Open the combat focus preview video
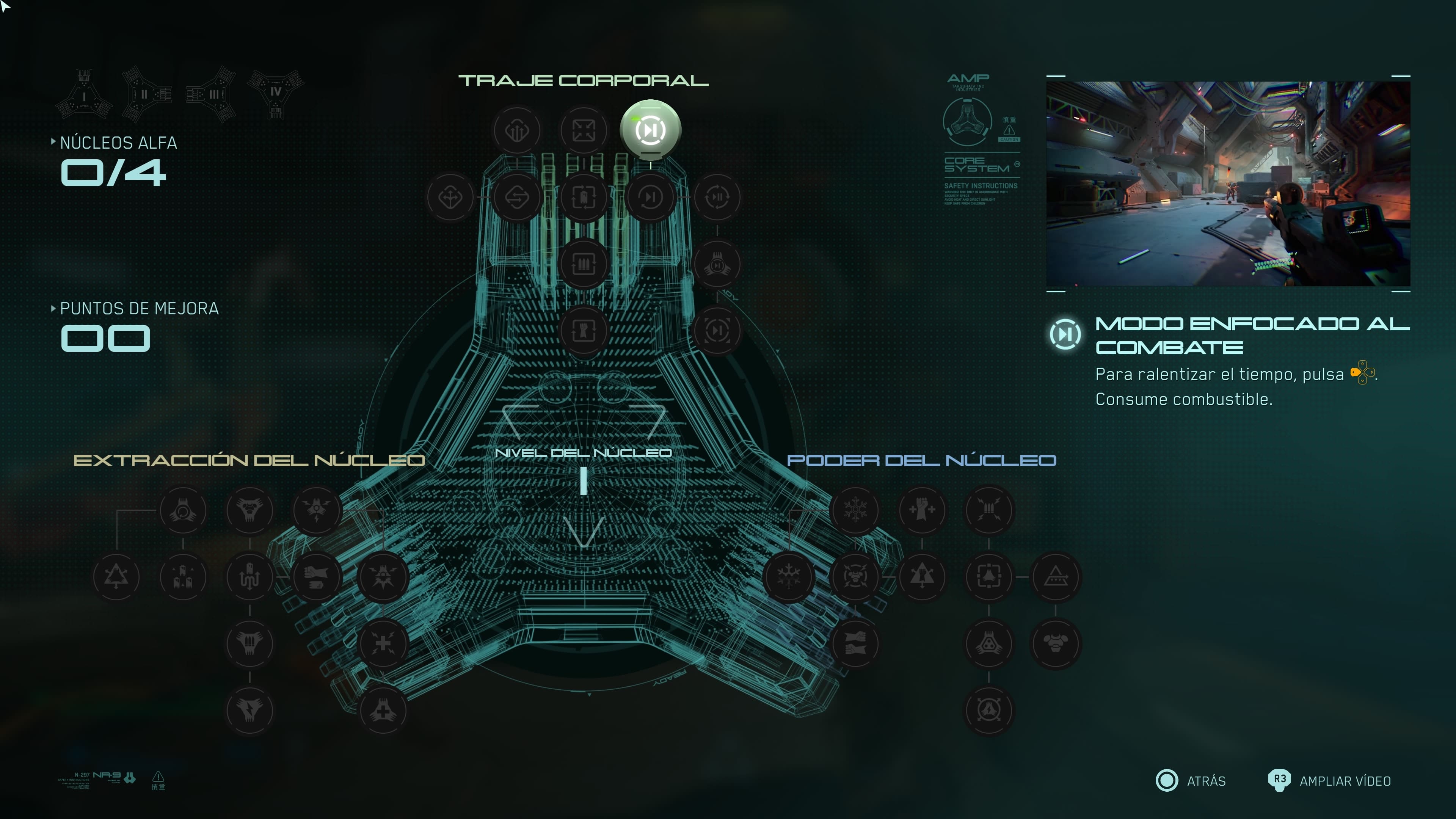Image resolution: width=1456 pixels, height=819 pixels. (x=1228, y=184)
